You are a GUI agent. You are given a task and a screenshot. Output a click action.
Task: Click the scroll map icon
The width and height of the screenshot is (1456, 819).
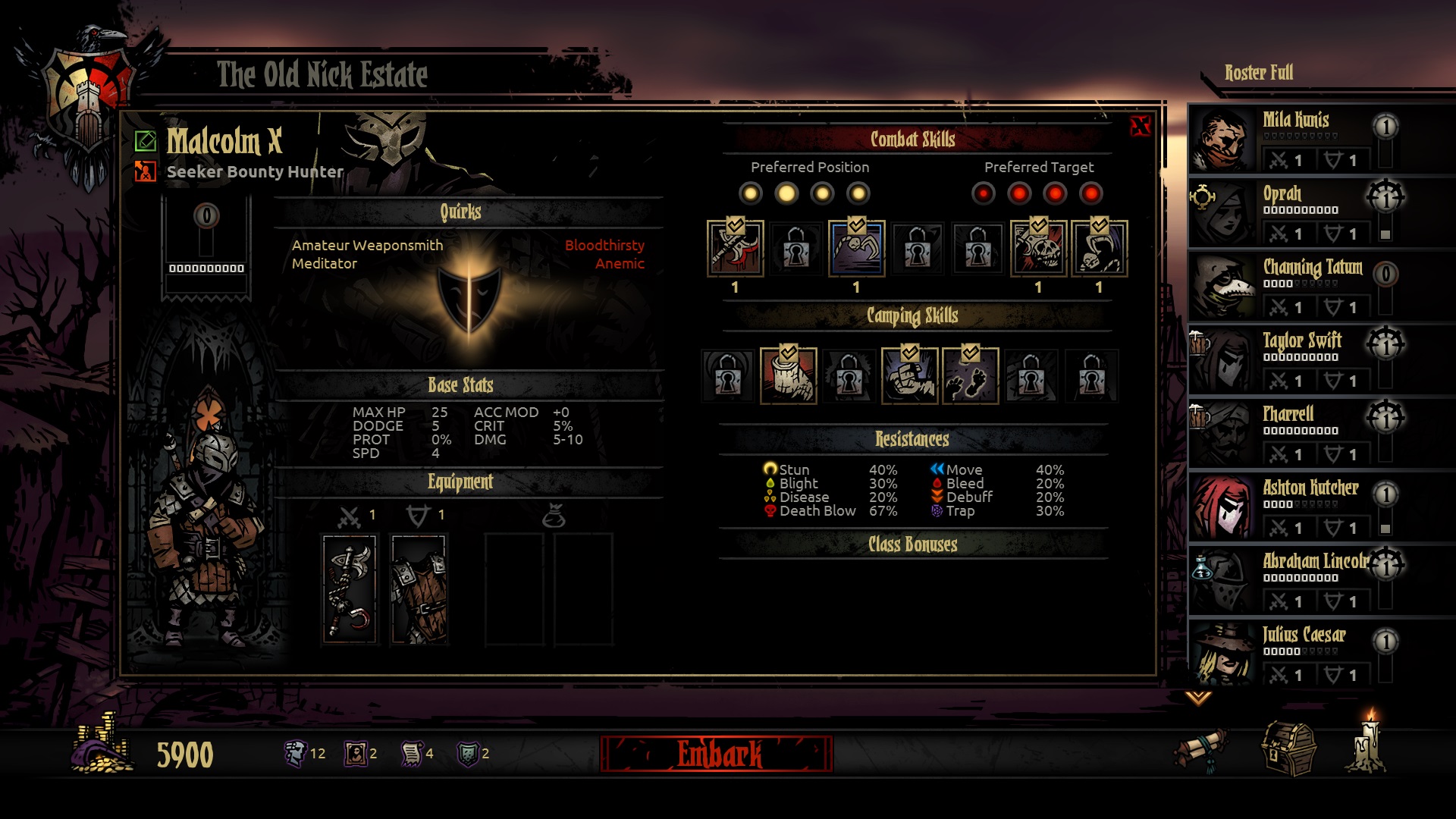(1203, 749)
